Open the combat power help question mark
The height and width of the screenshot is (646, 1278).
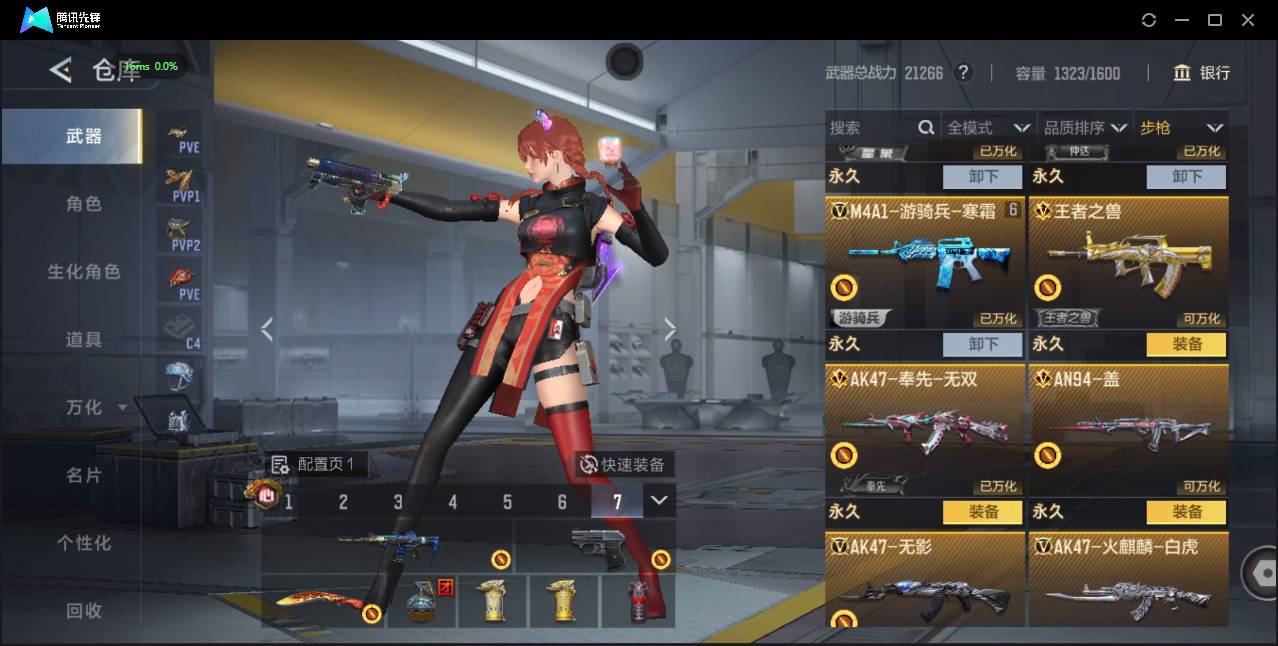pyautogui.click(x=963, y=73)
